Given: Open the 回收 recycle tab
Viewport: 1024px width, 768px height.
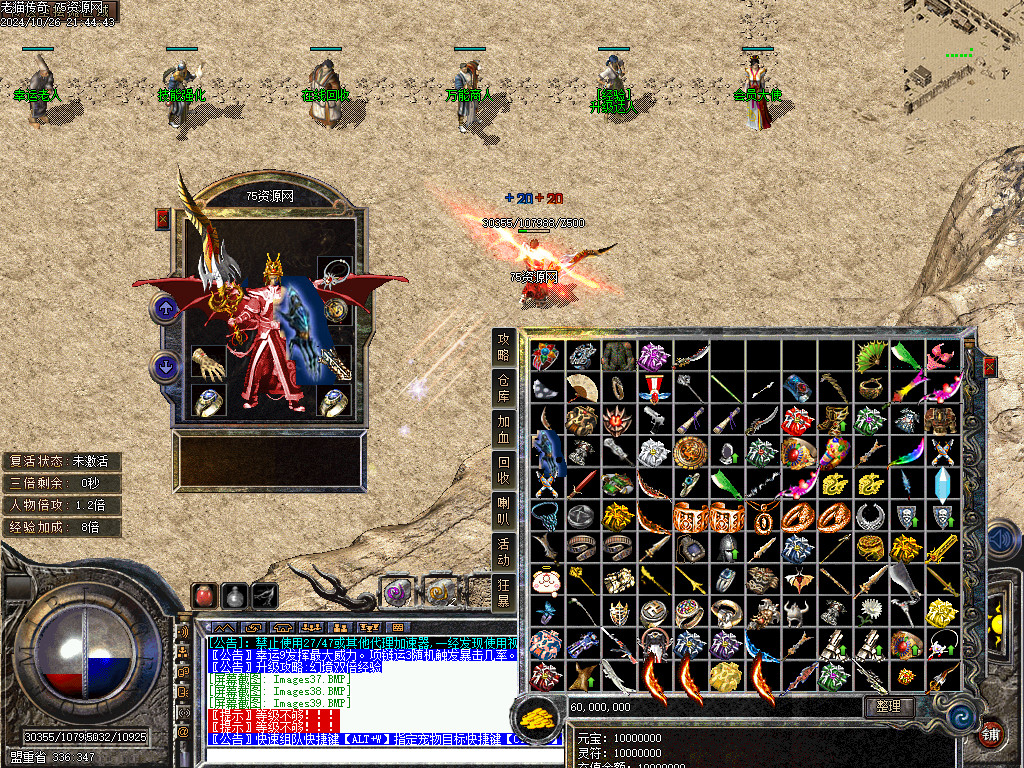Looking at the screenshot, I should coord(504,470).
